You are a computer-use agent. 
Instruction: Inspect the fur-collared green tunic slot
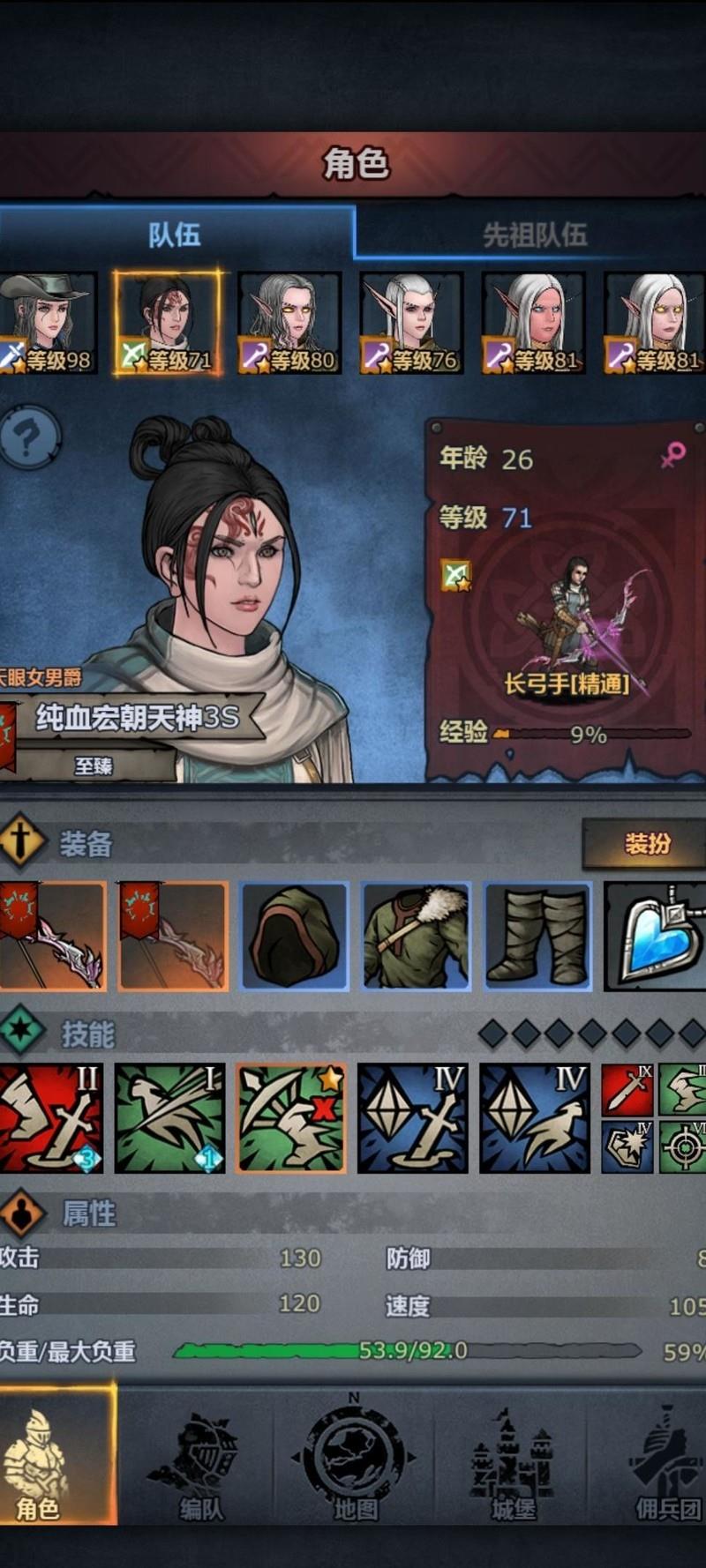point(416,936)
